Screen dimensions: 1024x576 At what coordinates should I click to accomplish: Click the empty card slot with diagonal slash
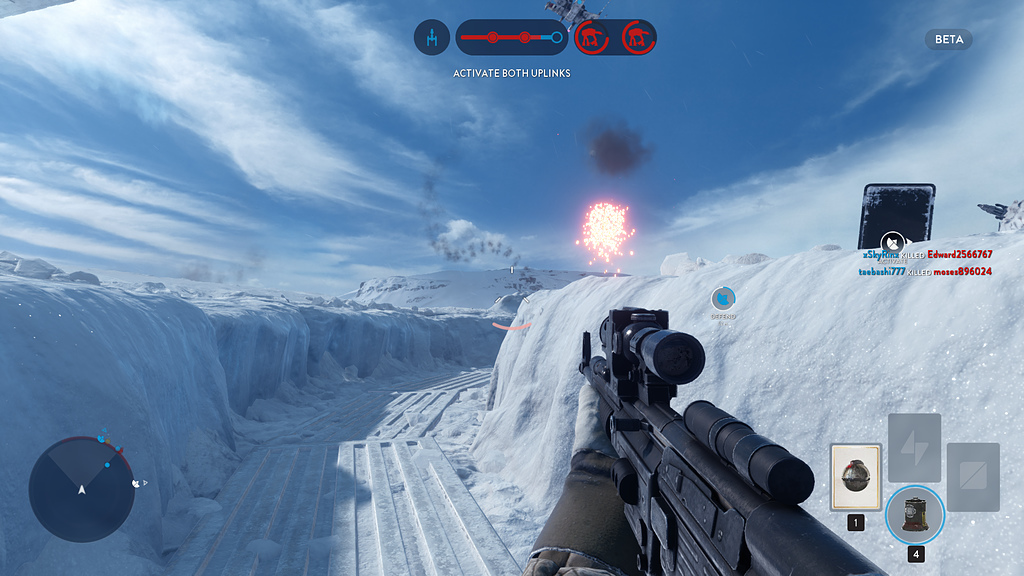[973, 477]
